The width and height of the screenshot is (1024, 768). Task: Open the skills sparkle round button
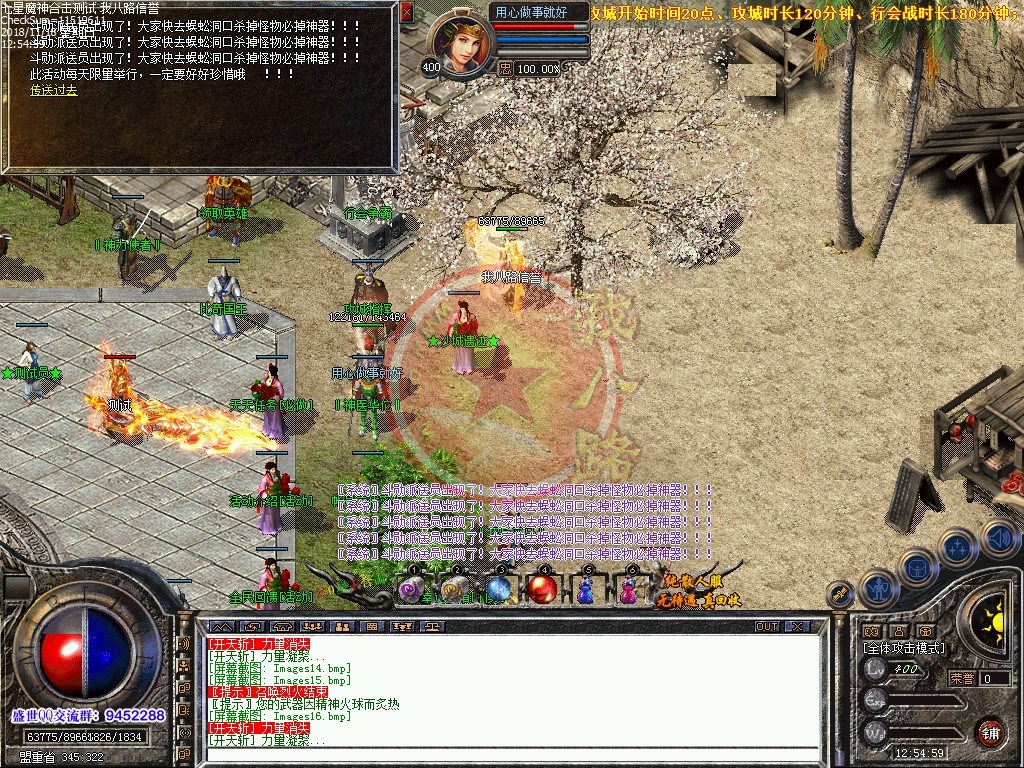957,547
